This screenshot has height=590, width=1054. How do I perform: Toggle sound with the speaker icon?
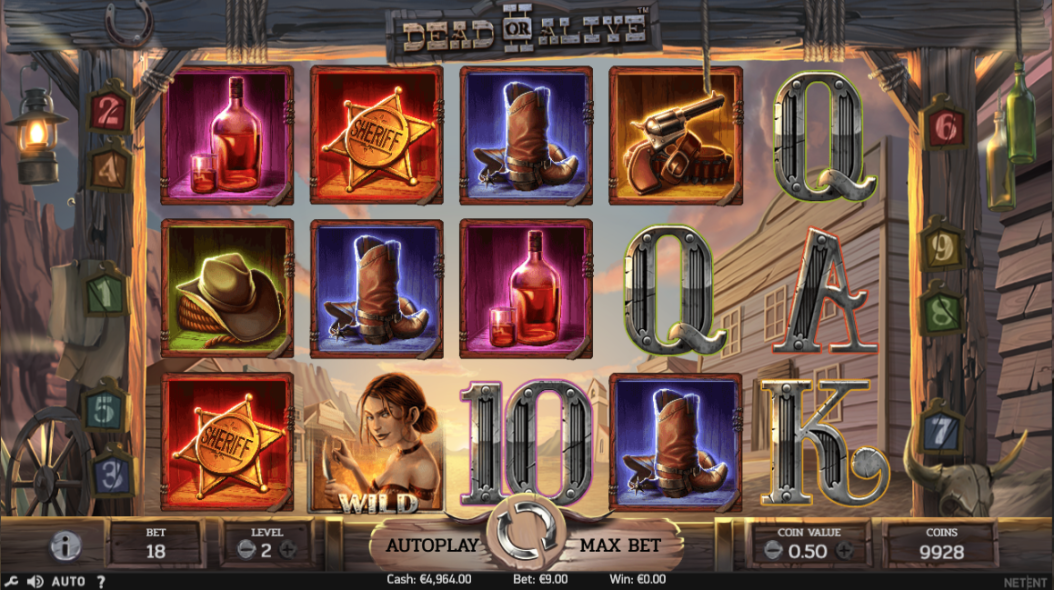[35, 581]
